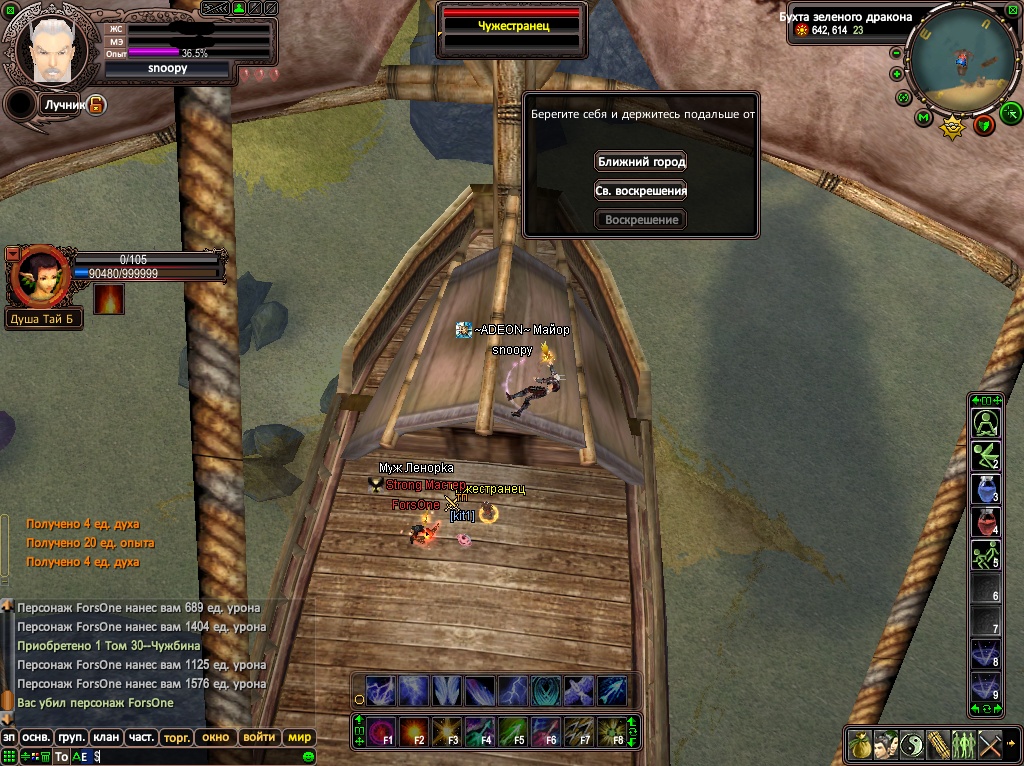The image size is (1024, 766).
Task: Use the red health potion in slot 4
Action: 986,521
